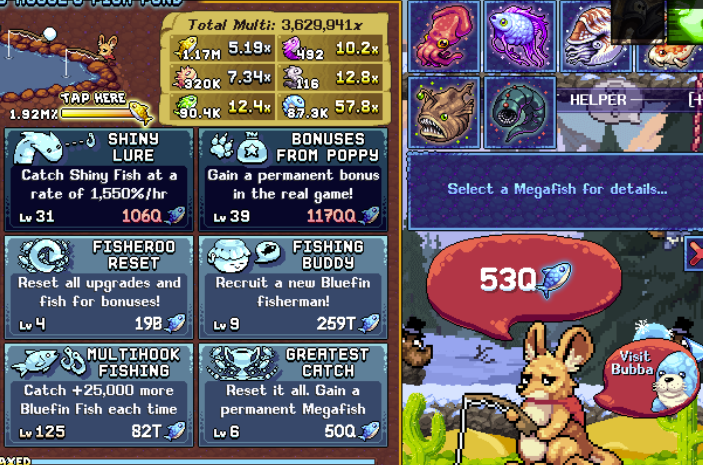Activate the Fisheroo Reset
The image size is (703, 465).
pyautogui.click(x=99, y=287)
